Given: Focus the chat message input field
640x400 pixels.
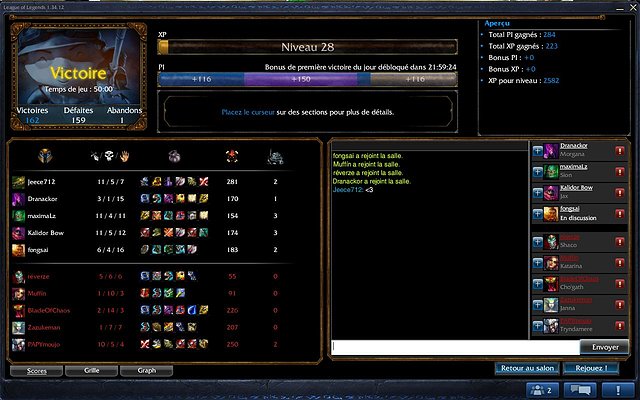Looking at the screenshot, I should pos(455,346).
